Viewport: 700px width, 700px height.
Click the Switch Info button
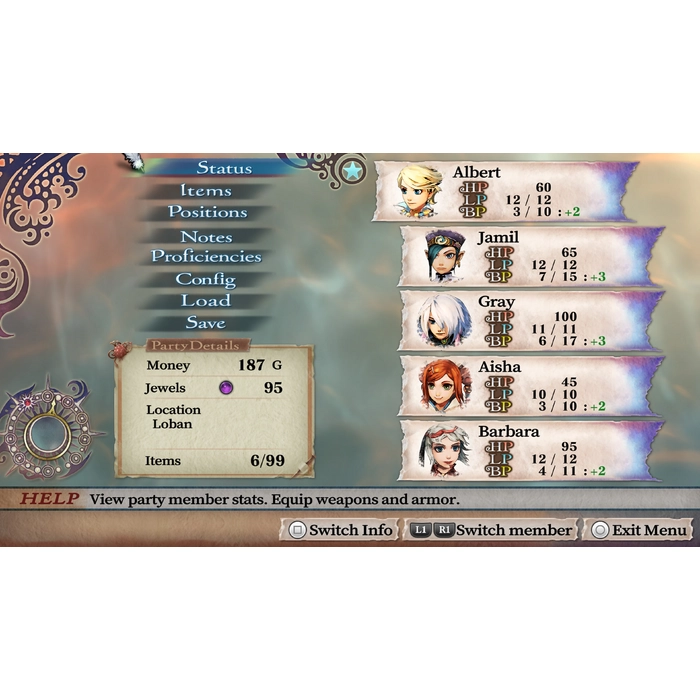(x=339, y=530)
